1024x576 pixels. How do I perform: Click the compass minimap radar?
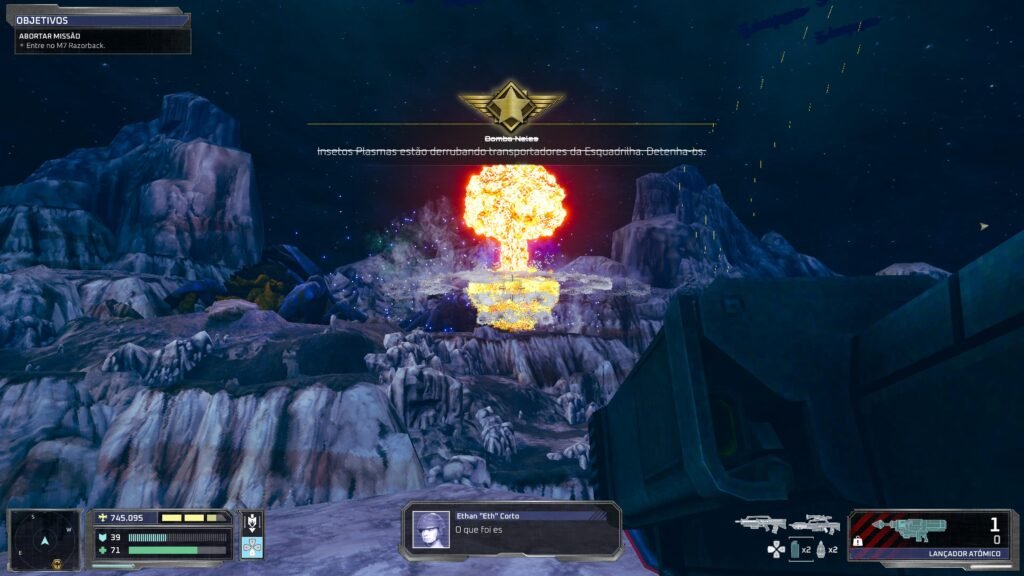tap(44, 541)
